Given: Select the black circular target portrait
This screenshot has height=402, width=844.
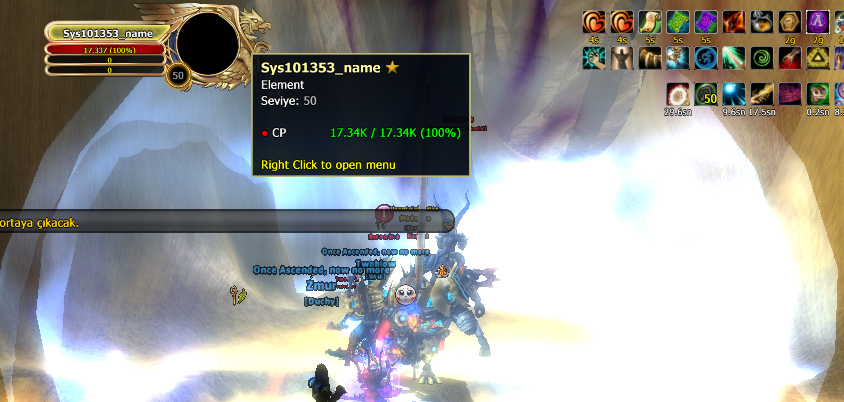Looking at the screenshot, I should coord(207,43).
